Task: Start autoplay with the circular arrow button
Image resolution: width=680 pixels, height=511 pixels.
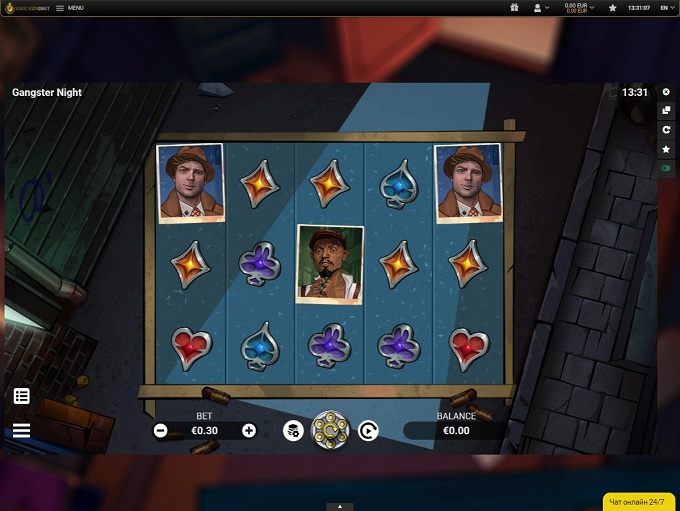Action: click(368, 431)
